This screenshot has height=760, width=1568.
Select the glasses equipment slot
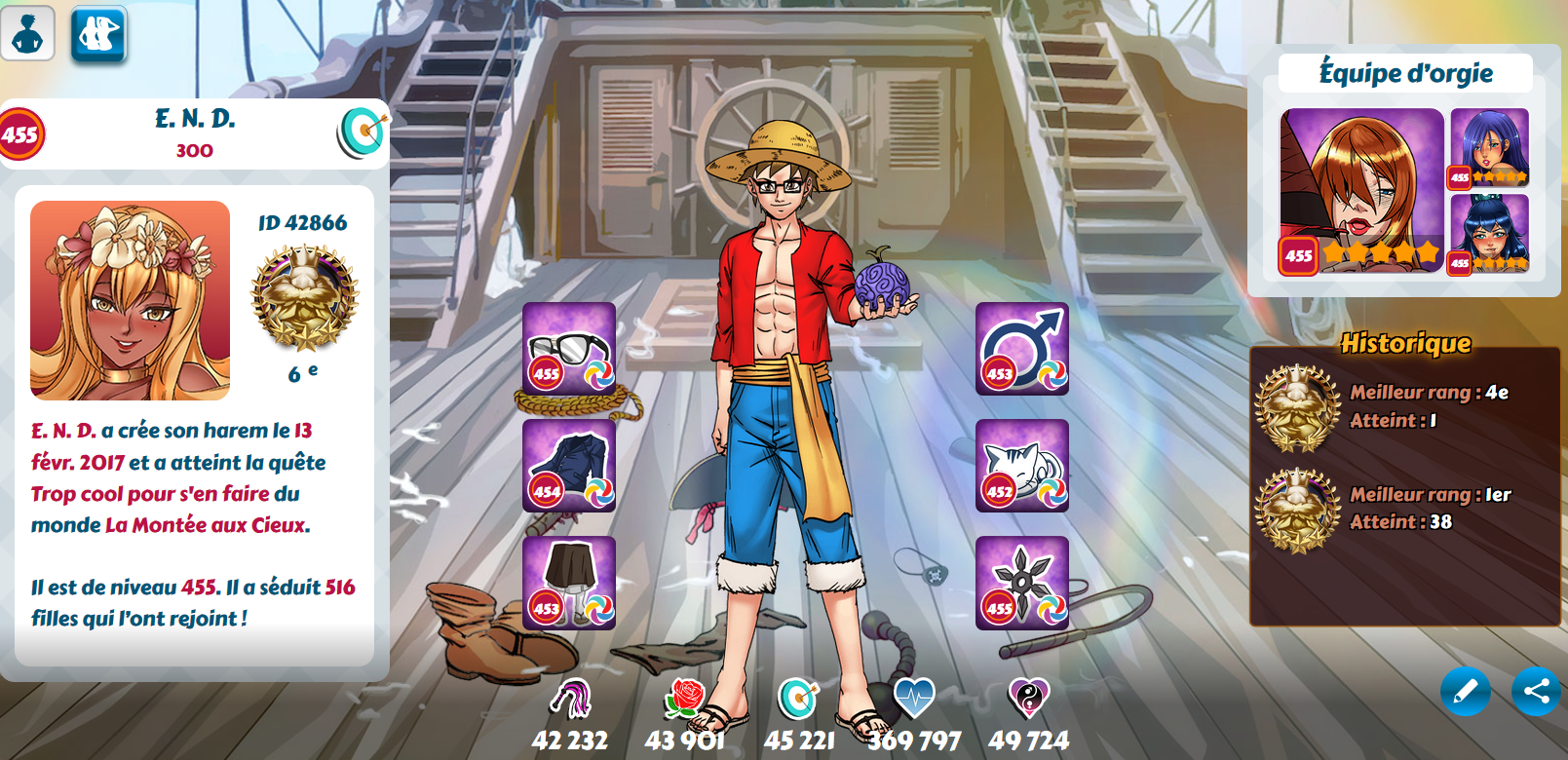(x=569, y=348)
